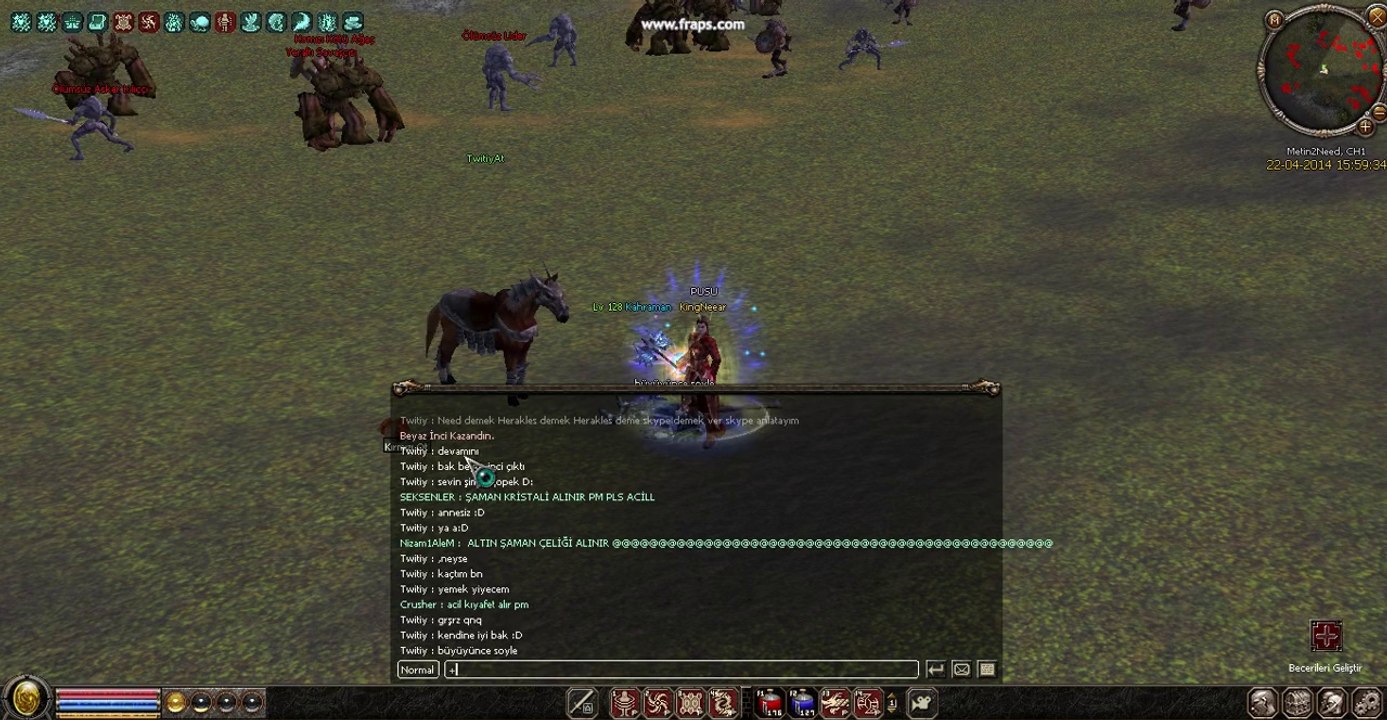
Task: Open the chat log button beside the envelope
Action: point(987,669)
